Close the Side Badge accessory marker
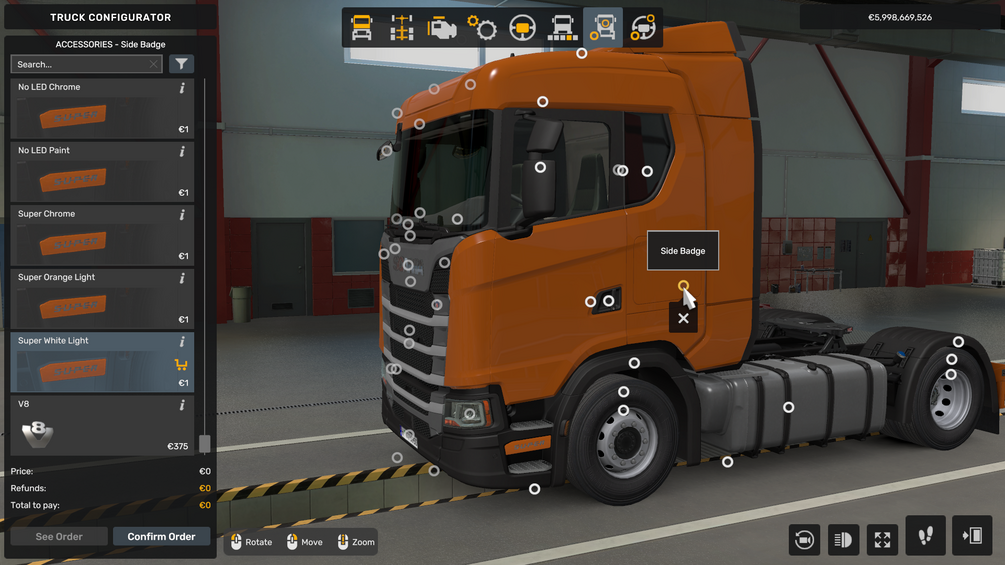Image resolution: width=1005 pixels, height=565 pixels. point(683,318)
